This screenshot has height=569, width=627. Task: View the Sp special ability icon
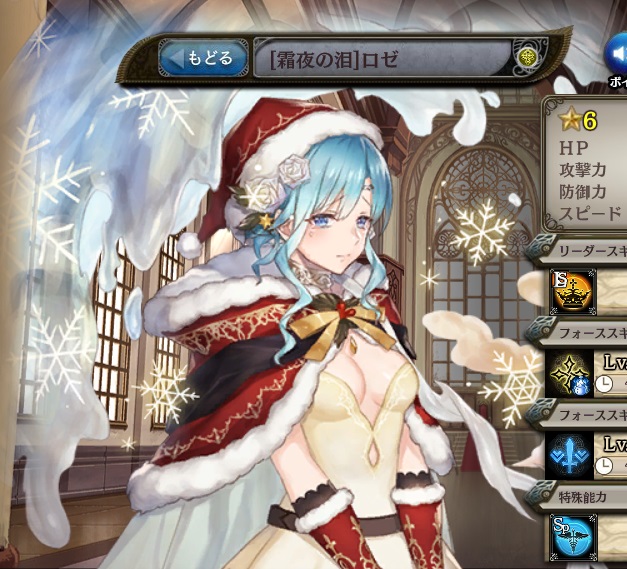[573, 535]
